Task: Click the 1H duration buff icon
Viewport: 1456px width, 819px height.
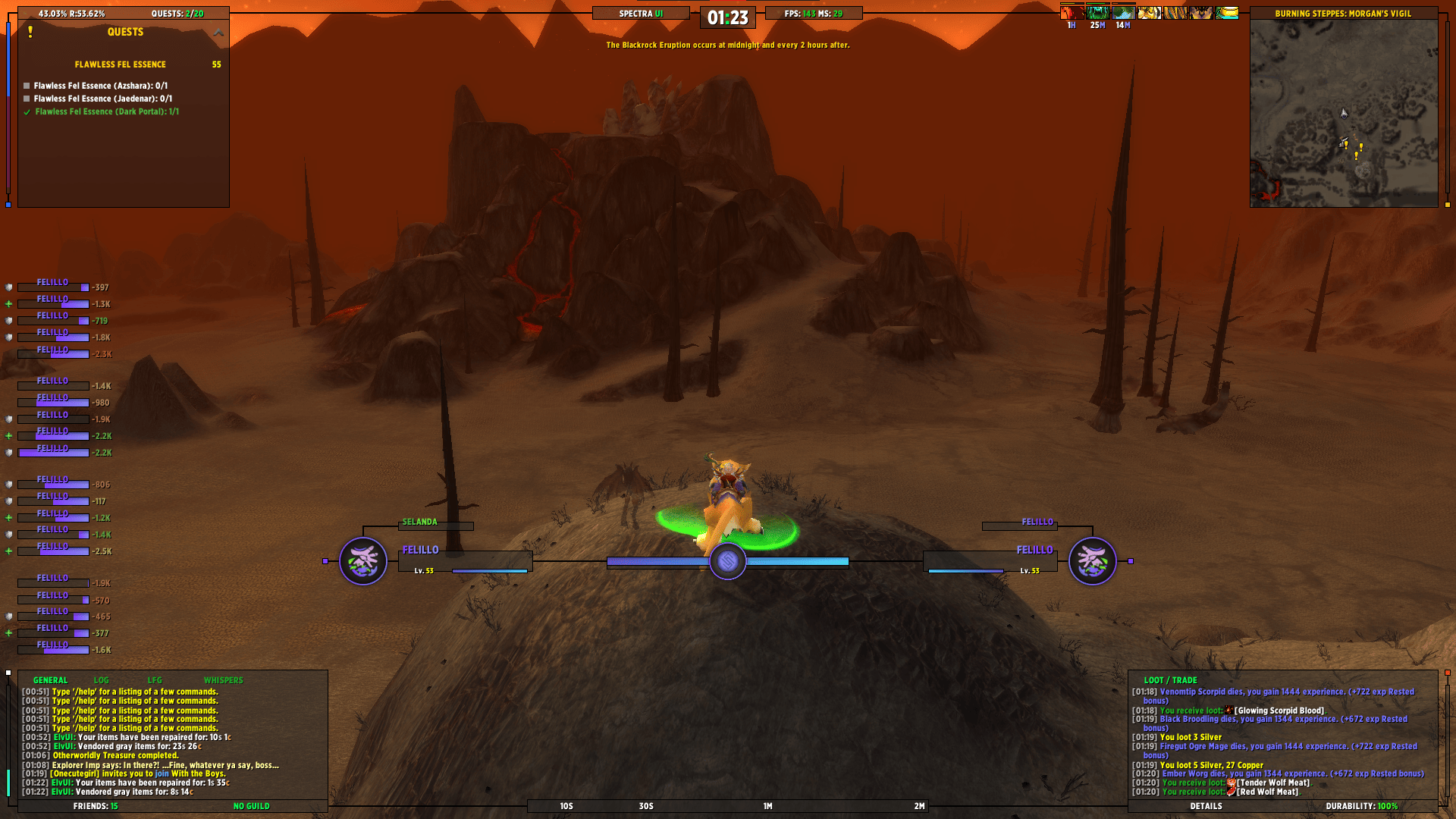Action: 1071,11
